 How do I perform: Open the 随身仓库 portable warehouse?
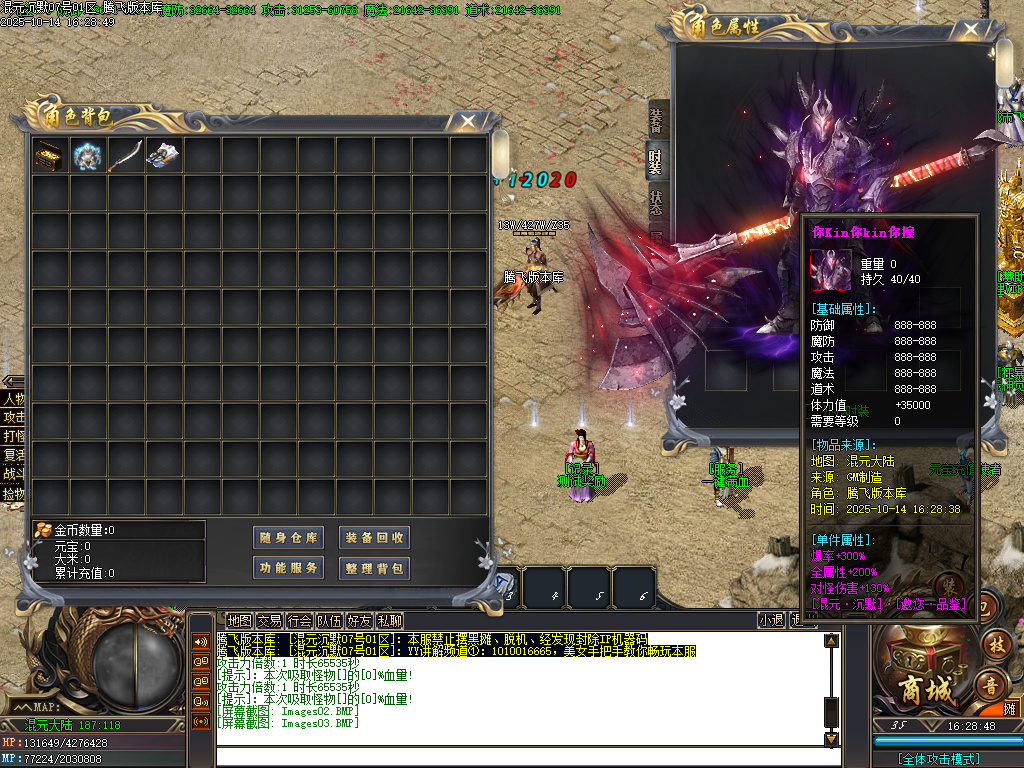coord(288,538)
